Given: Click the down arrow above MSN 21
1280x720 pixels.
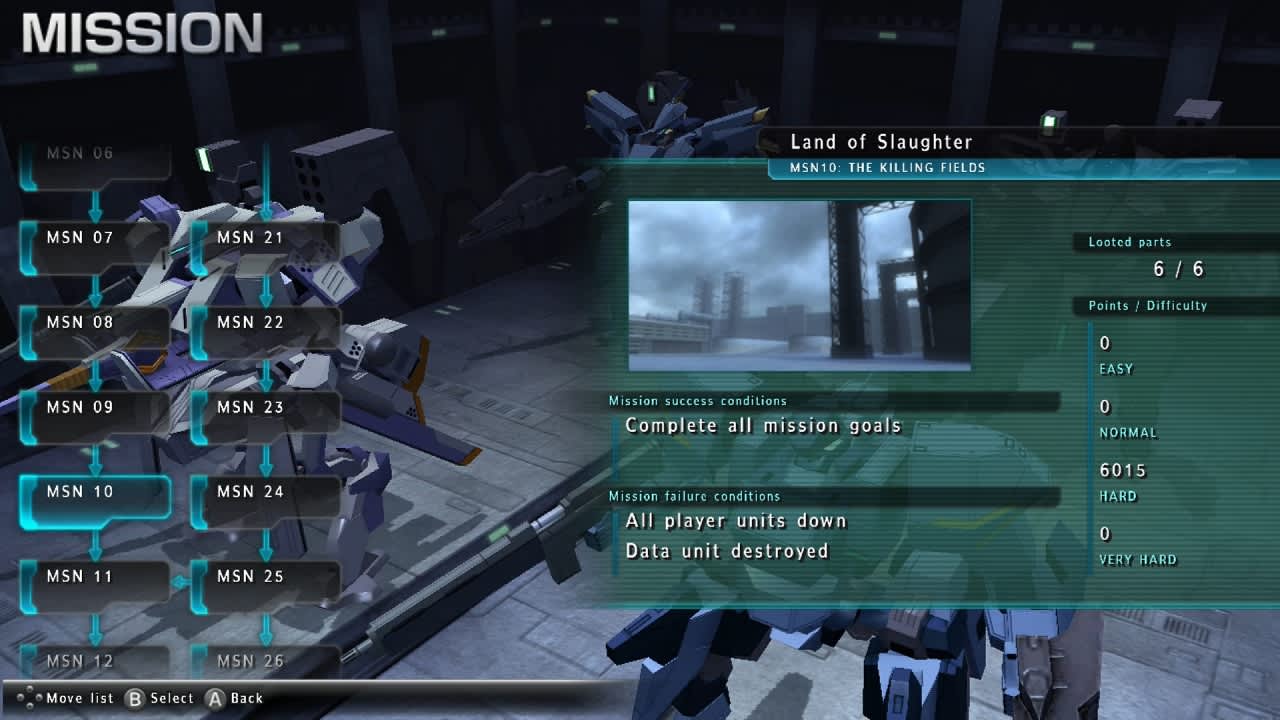Looking at the screenshot, I should [265, 200].
